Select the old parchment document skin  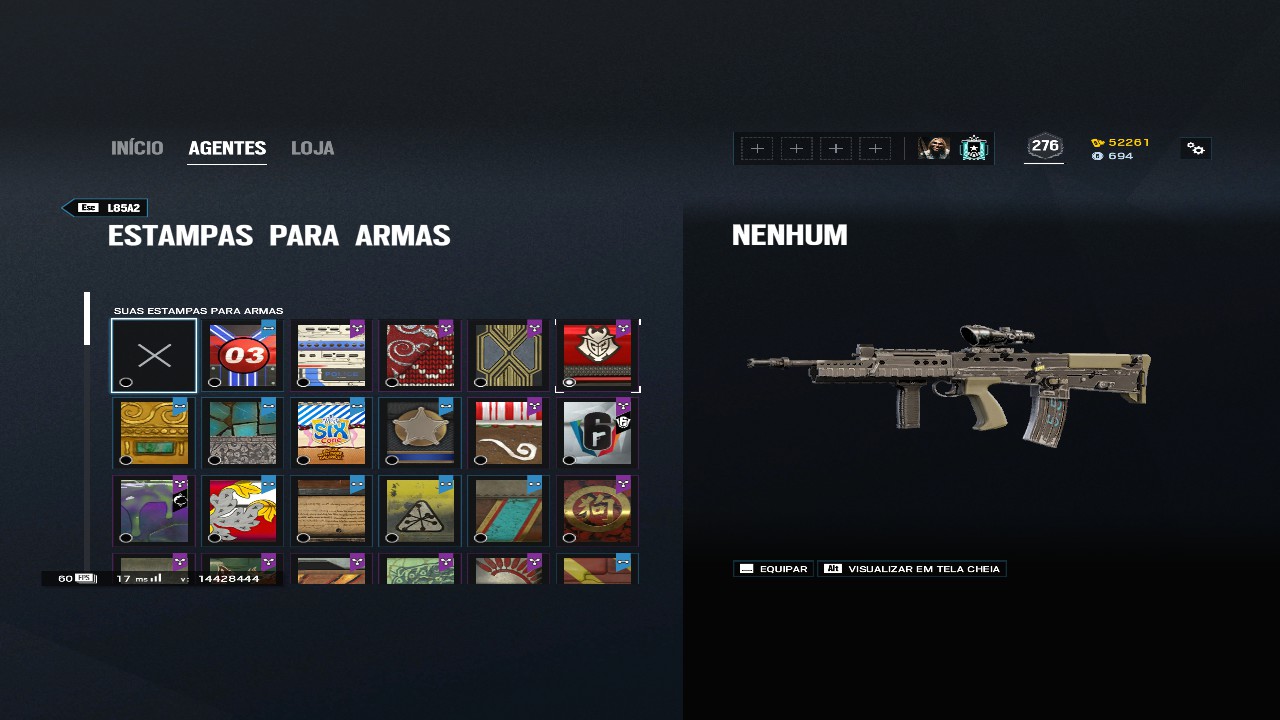tap(331, 511)
